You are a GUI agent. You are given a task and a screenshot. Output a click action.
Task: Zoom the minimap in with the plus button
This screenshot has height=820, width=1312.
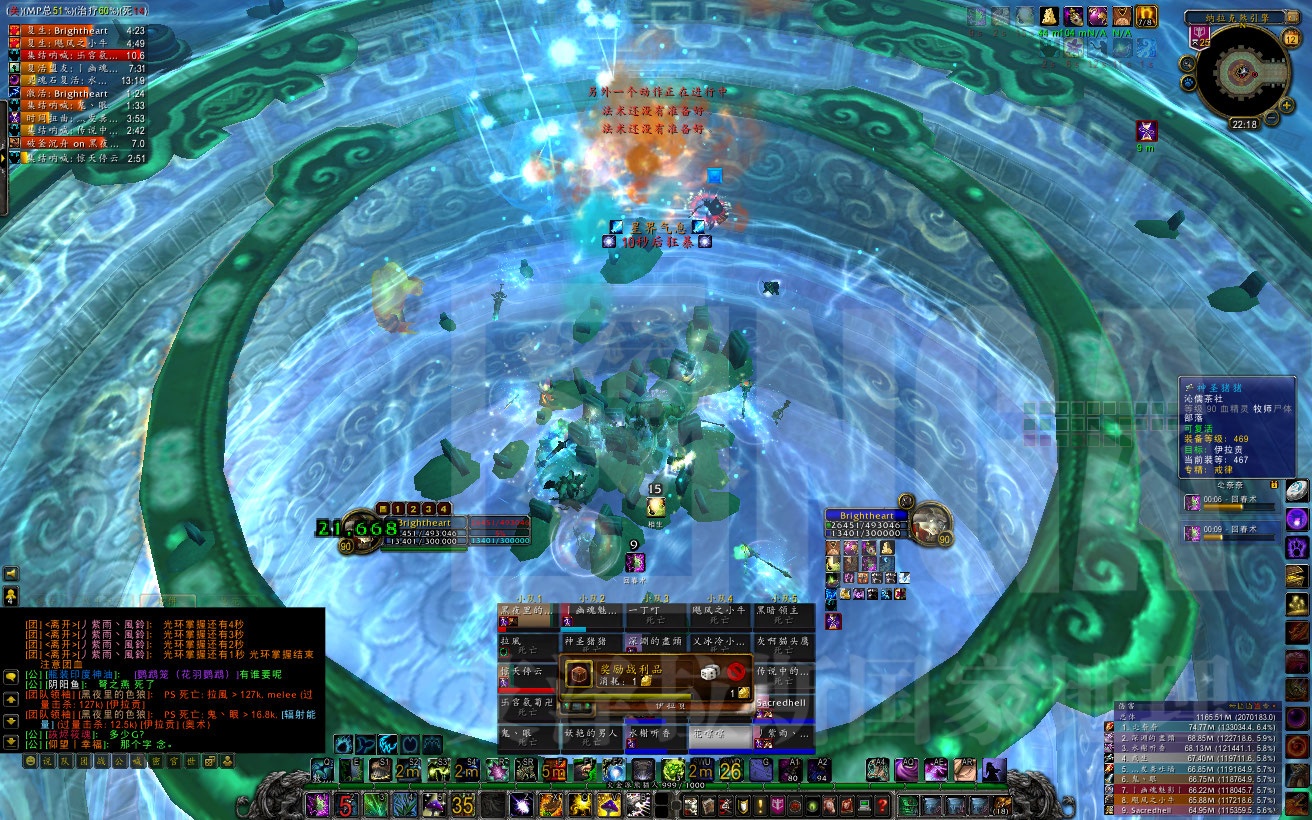(1285, 105)
